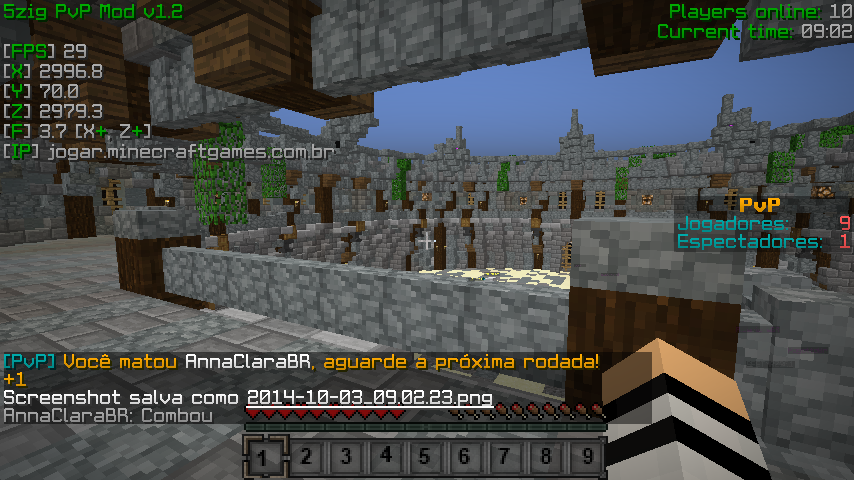Pick hotbar slot number 4
Screen dimensions: 854x480
tap(385, 457)
